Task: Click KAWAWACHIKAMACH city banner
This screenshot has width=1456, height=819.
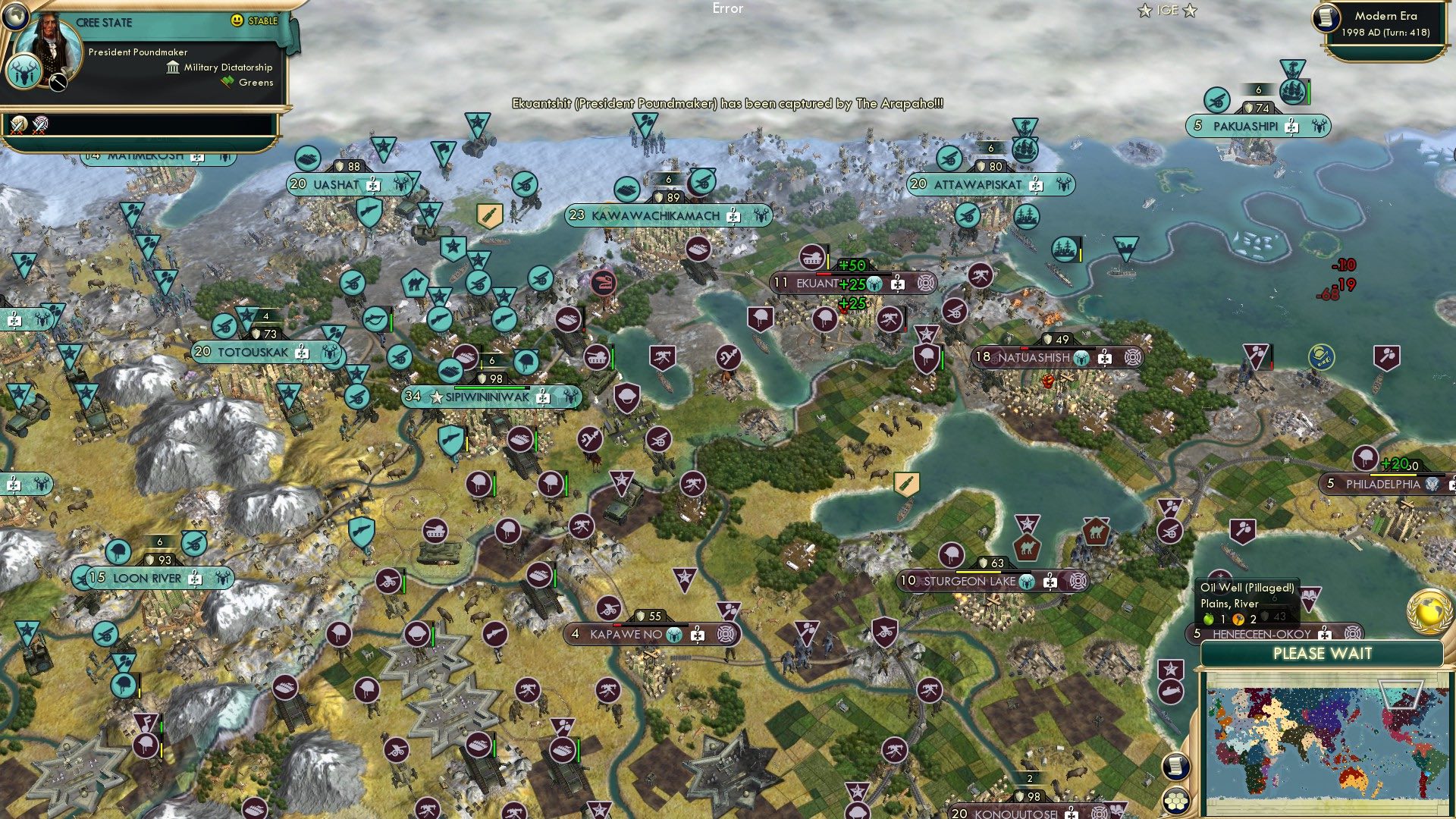Action: 656,215
